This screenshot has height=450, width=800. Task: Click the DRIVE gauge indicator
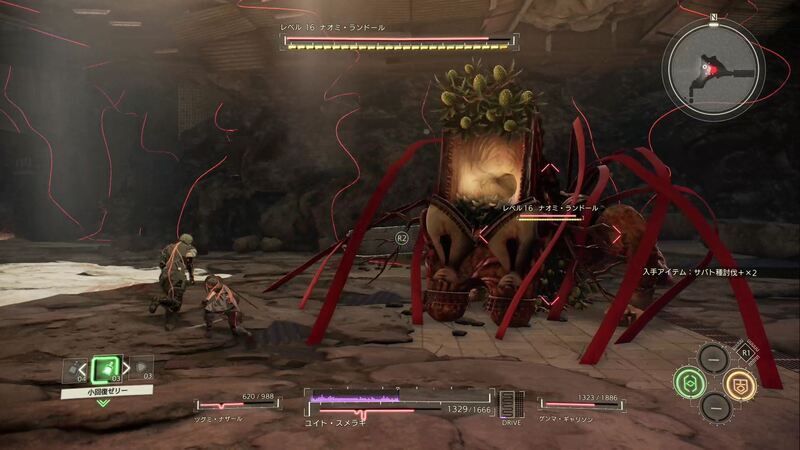click(x=511, y=405)
